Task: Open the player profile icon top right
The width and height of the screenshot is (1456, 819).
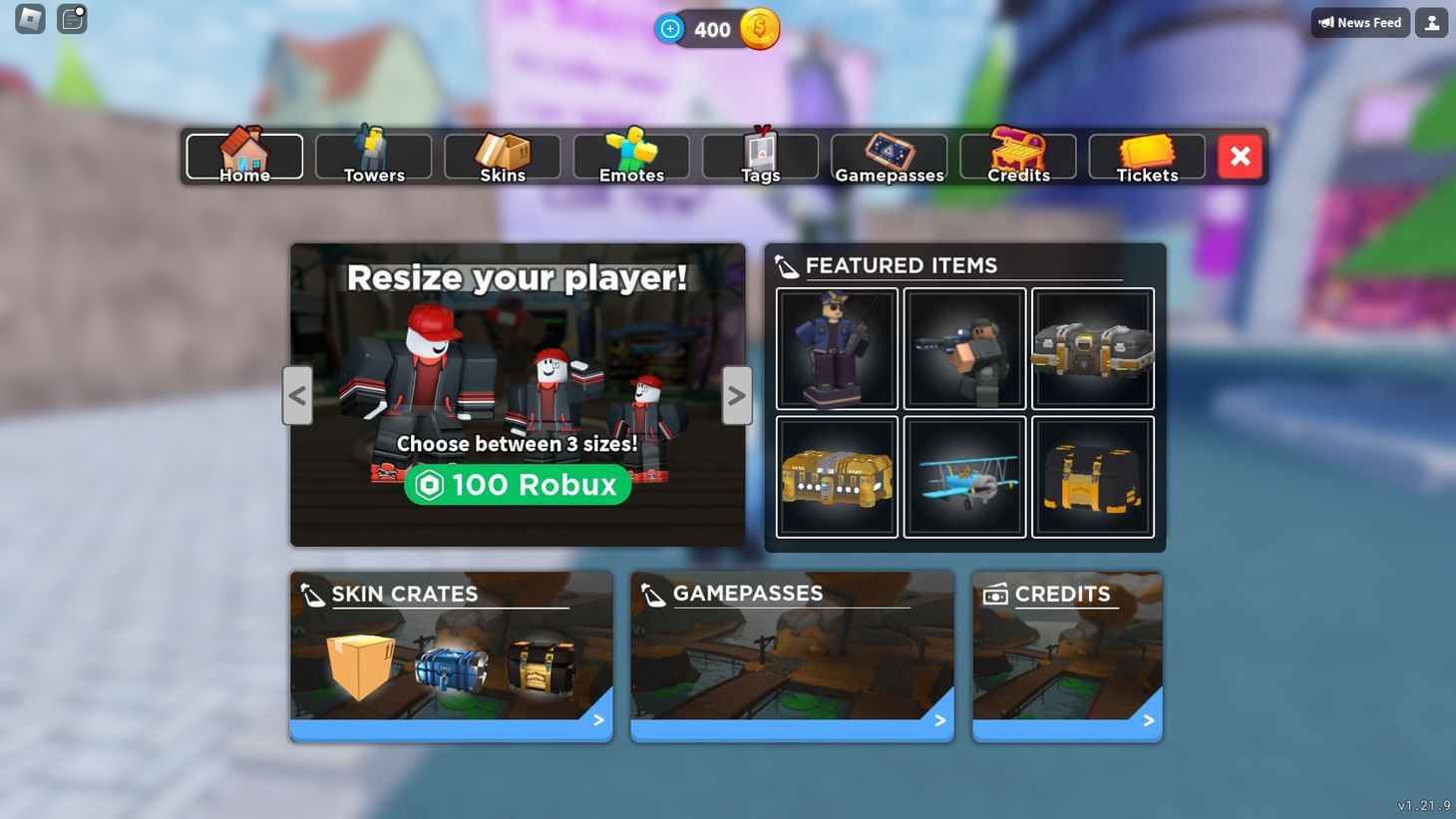Action: pos(1431,21)
